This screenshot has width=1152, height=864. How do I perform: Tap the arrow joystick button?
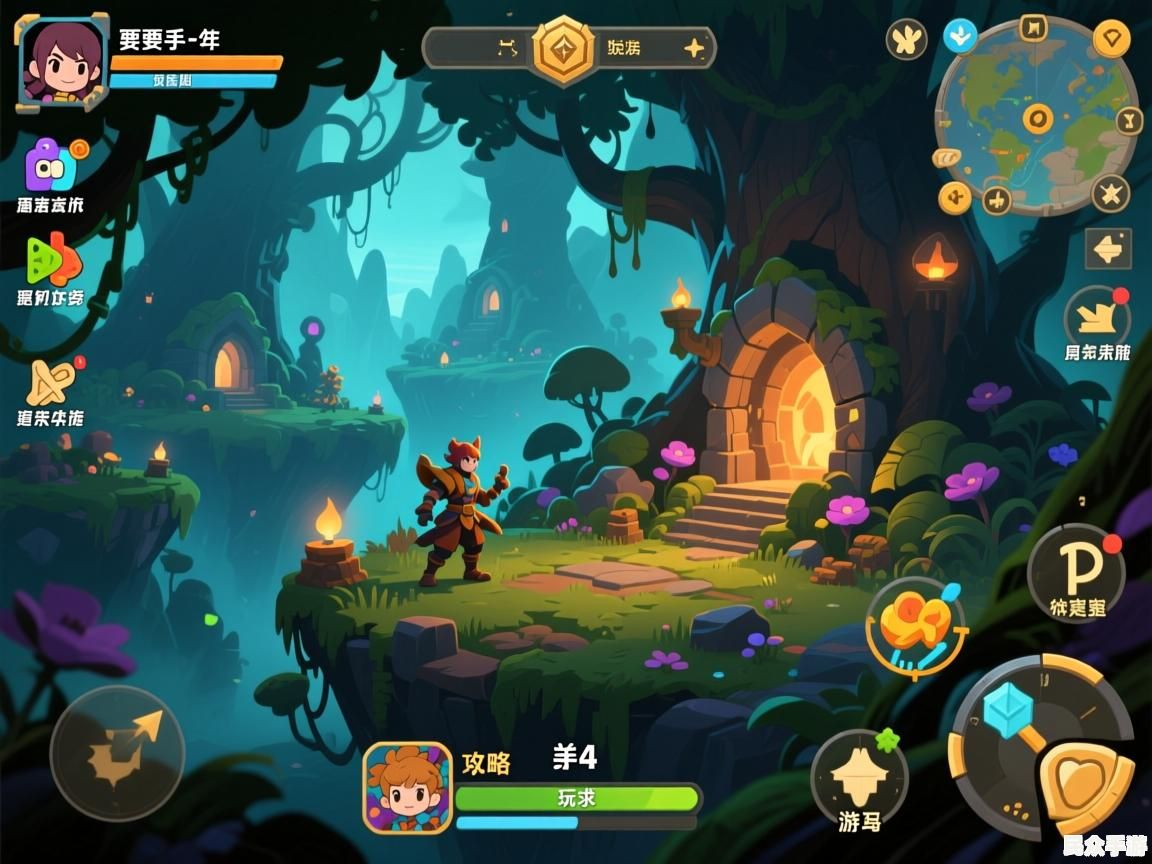pos(117,751)
